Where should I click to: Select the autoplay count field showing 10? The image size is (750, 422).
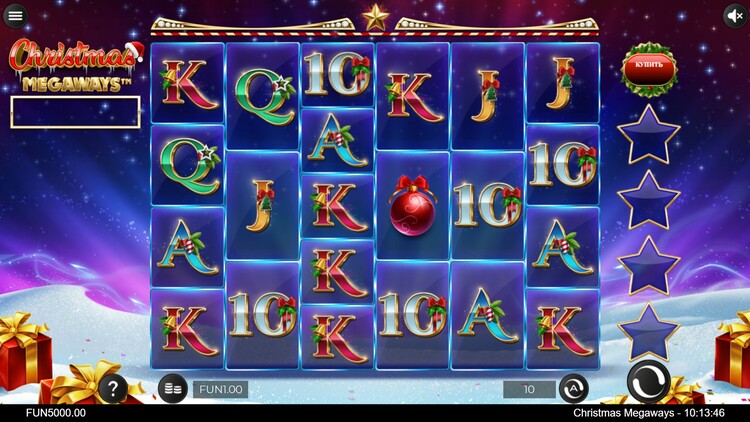pyautogui.click(x=529, y=389)
